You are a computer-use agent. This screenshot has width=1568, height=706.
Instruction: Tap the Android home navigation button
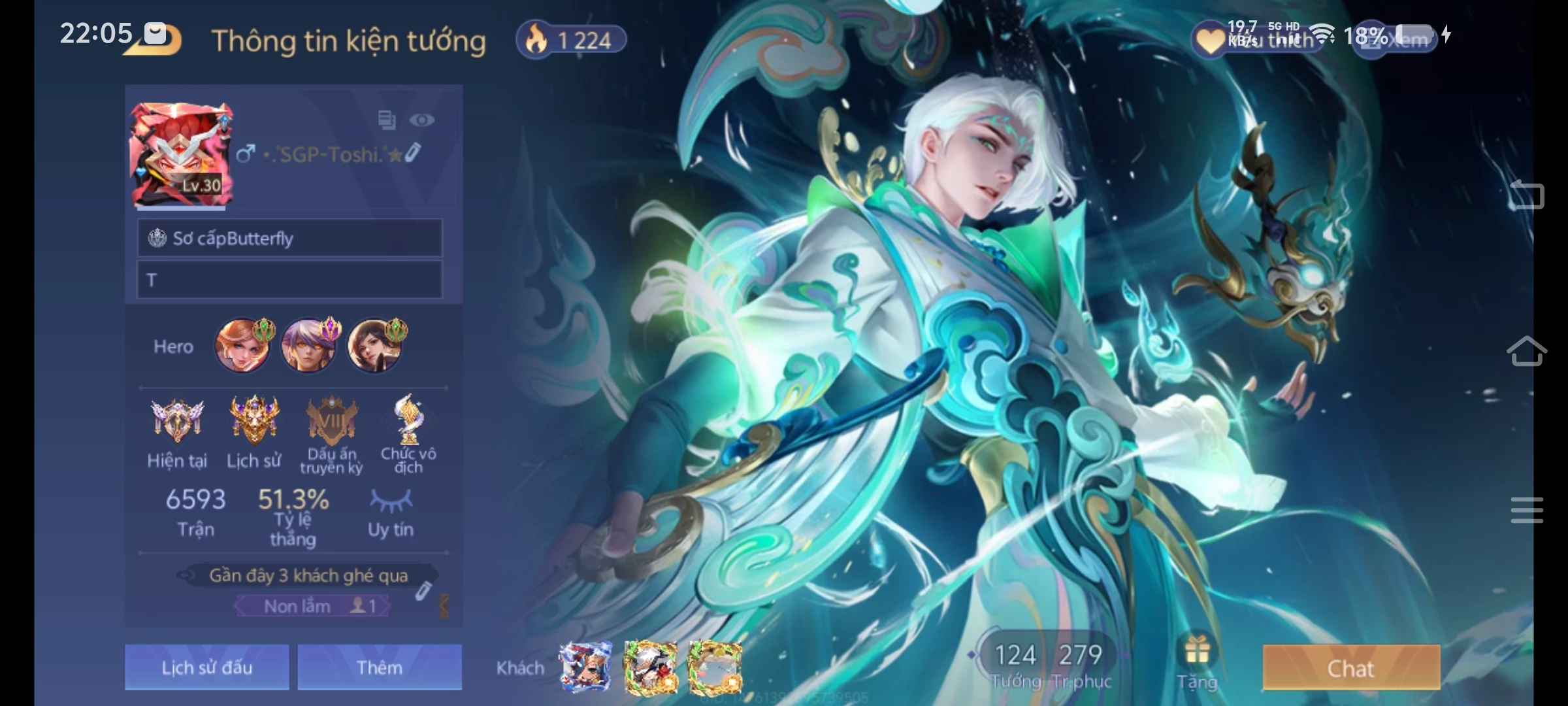pos(1526,352)
